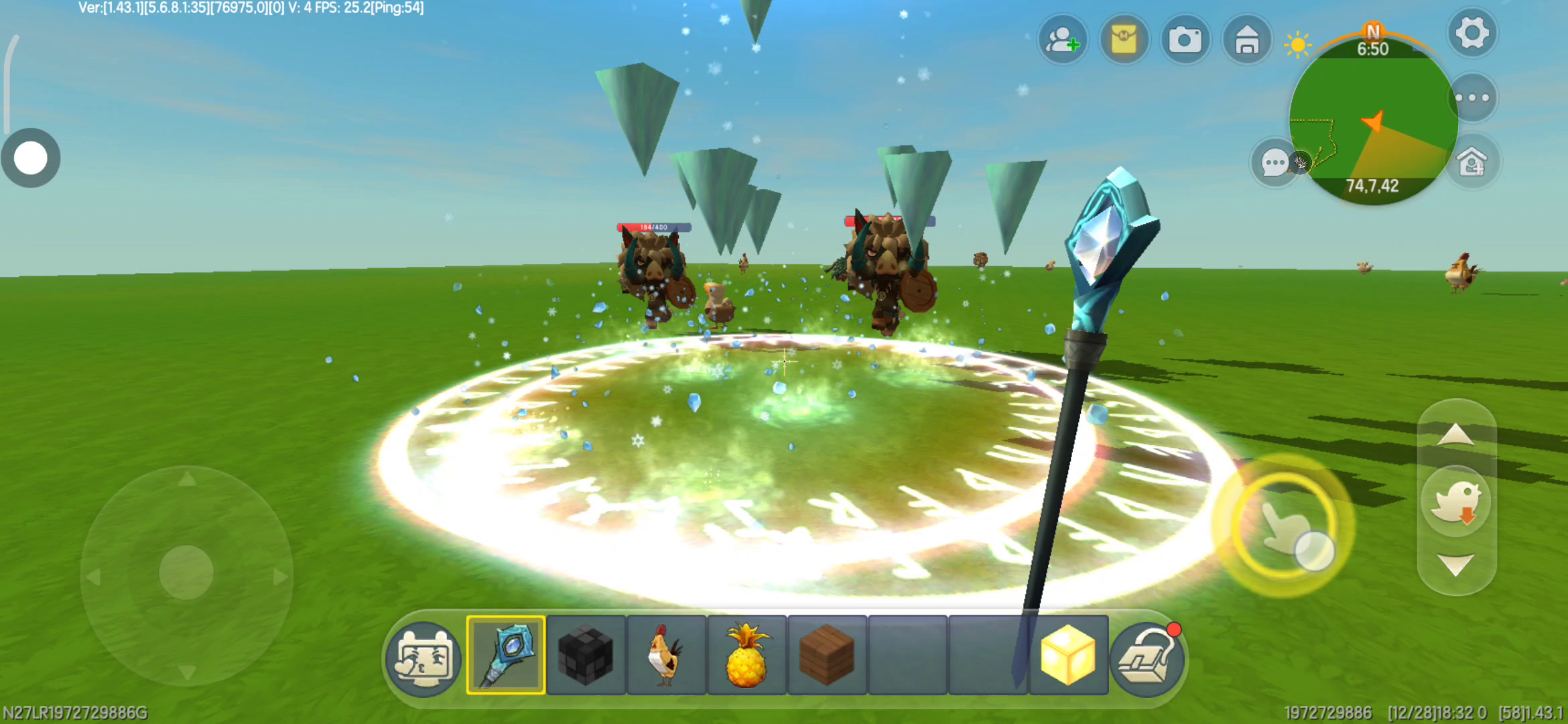1568x724 pixels.
Task: Open the circular minimap
Action: 1372,121
